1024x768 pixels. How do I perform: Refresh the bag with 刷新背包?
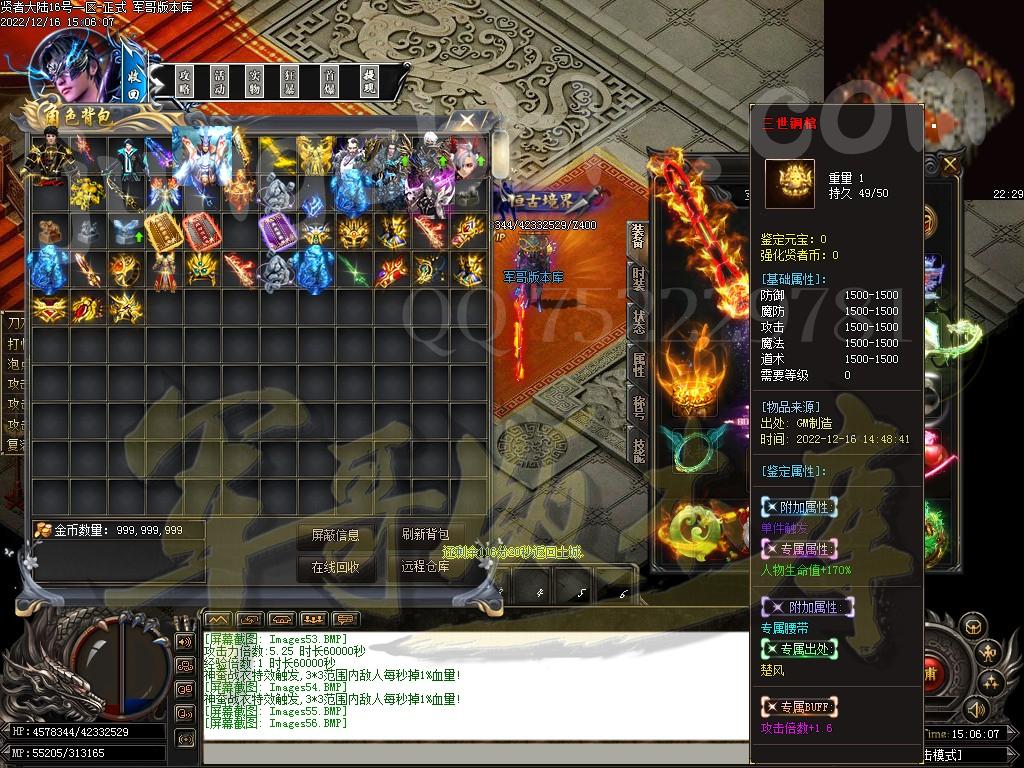coord(425,536)
